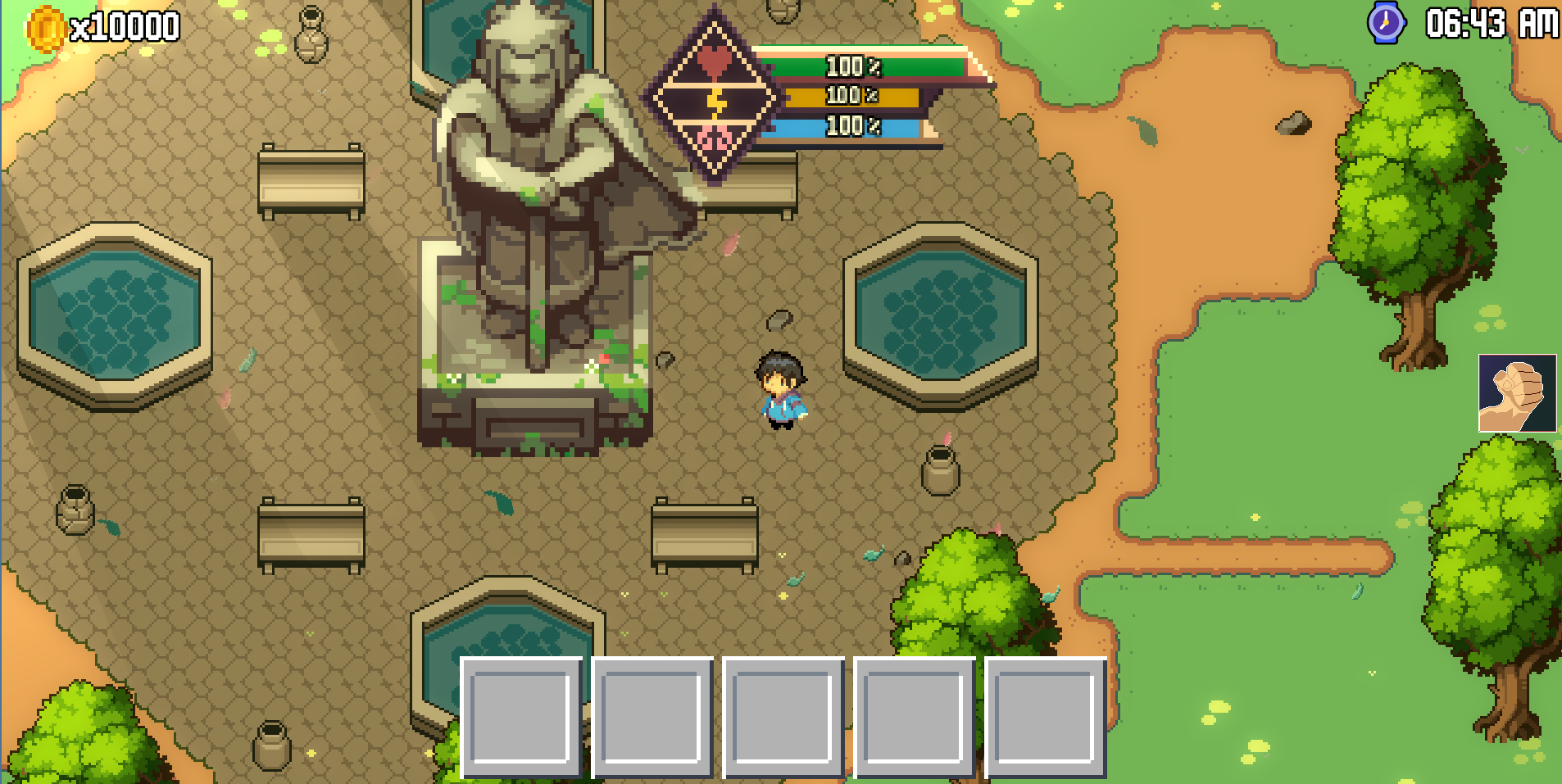The height and width of the screenshot is (784, 1562).
Task: Select the middle hotbar slot
Action: (x=784, y=719)
